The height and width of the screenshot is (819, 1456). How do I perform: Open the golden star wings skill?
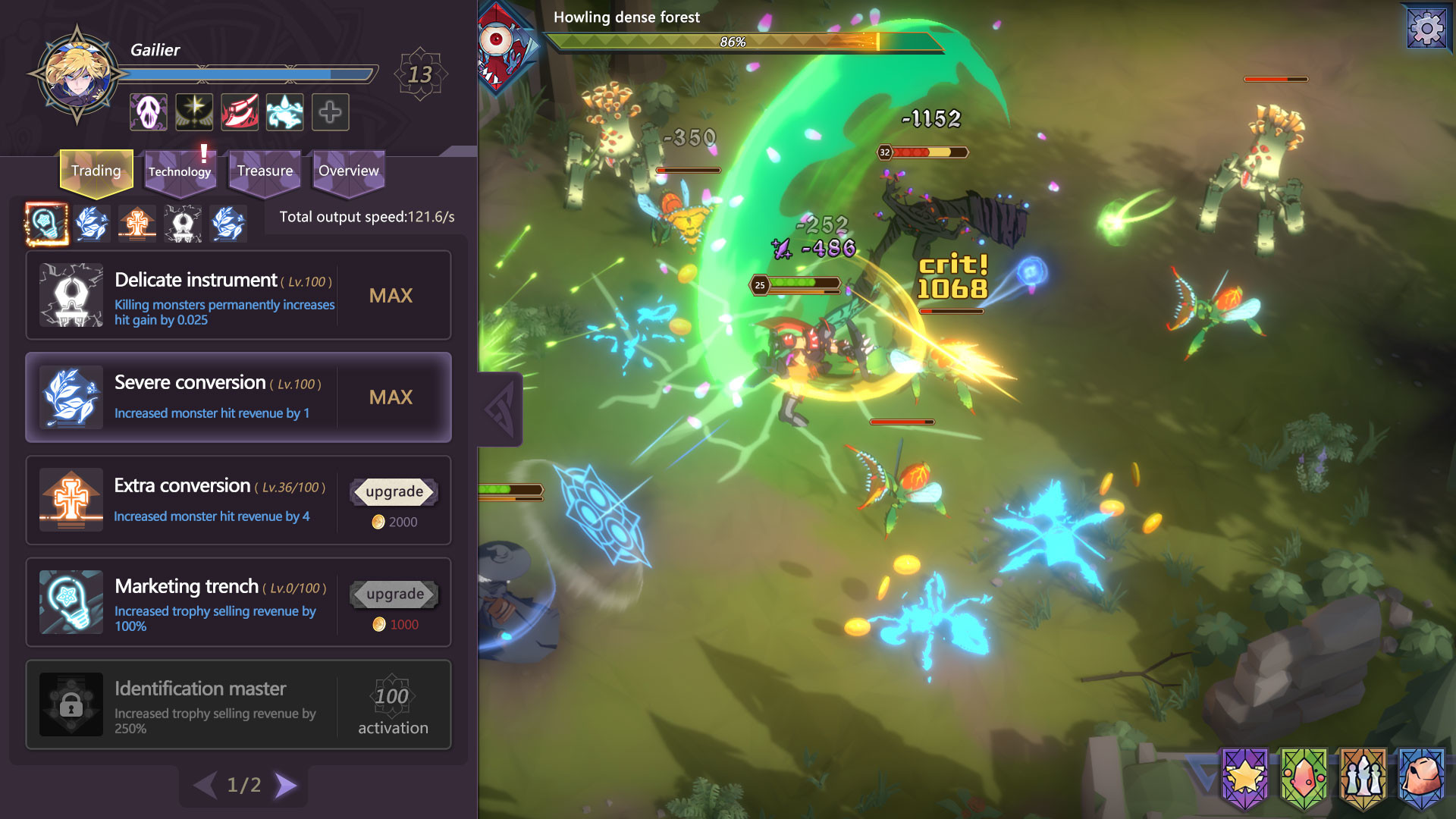point(193,111)
